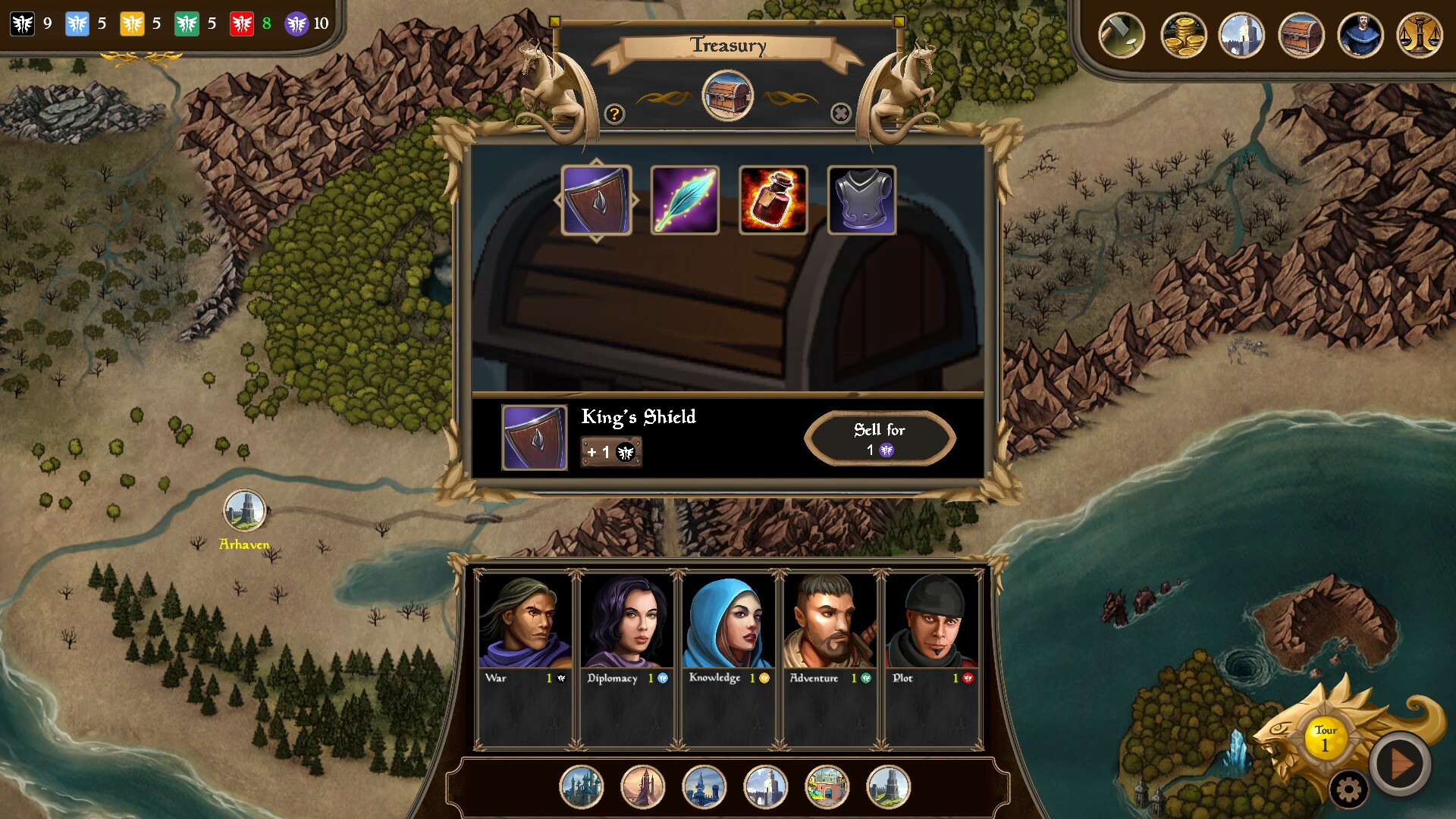Select the Knowledge character portrait
This screenshot has height=819, width=1456.
click(728, 622)
